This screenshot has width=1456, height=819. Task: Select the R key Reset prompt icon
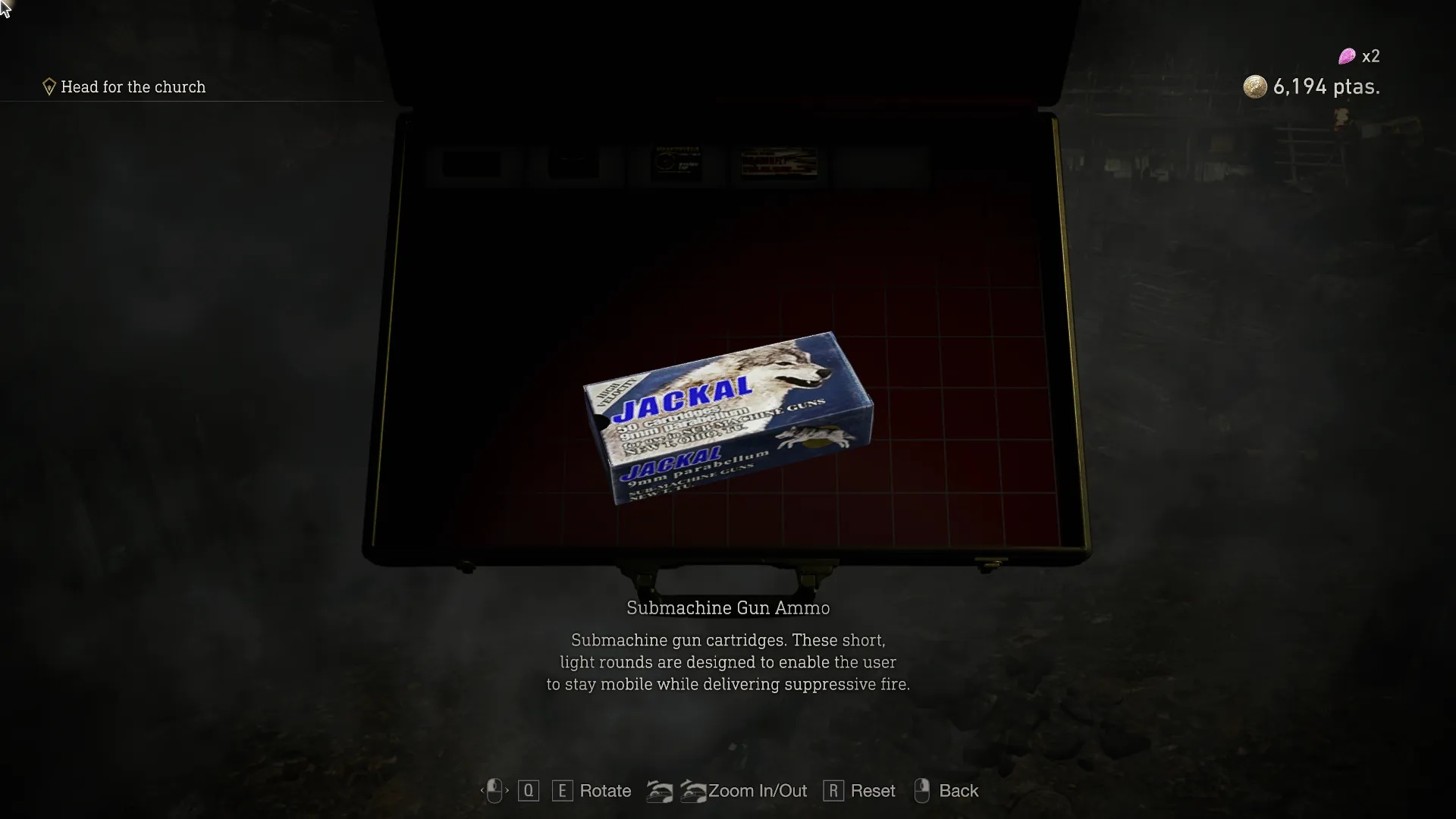(834, 791)
